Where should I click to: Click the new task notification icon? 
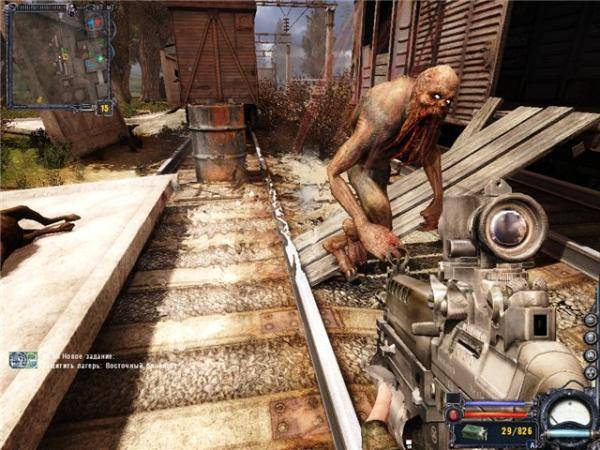point(22,360)
